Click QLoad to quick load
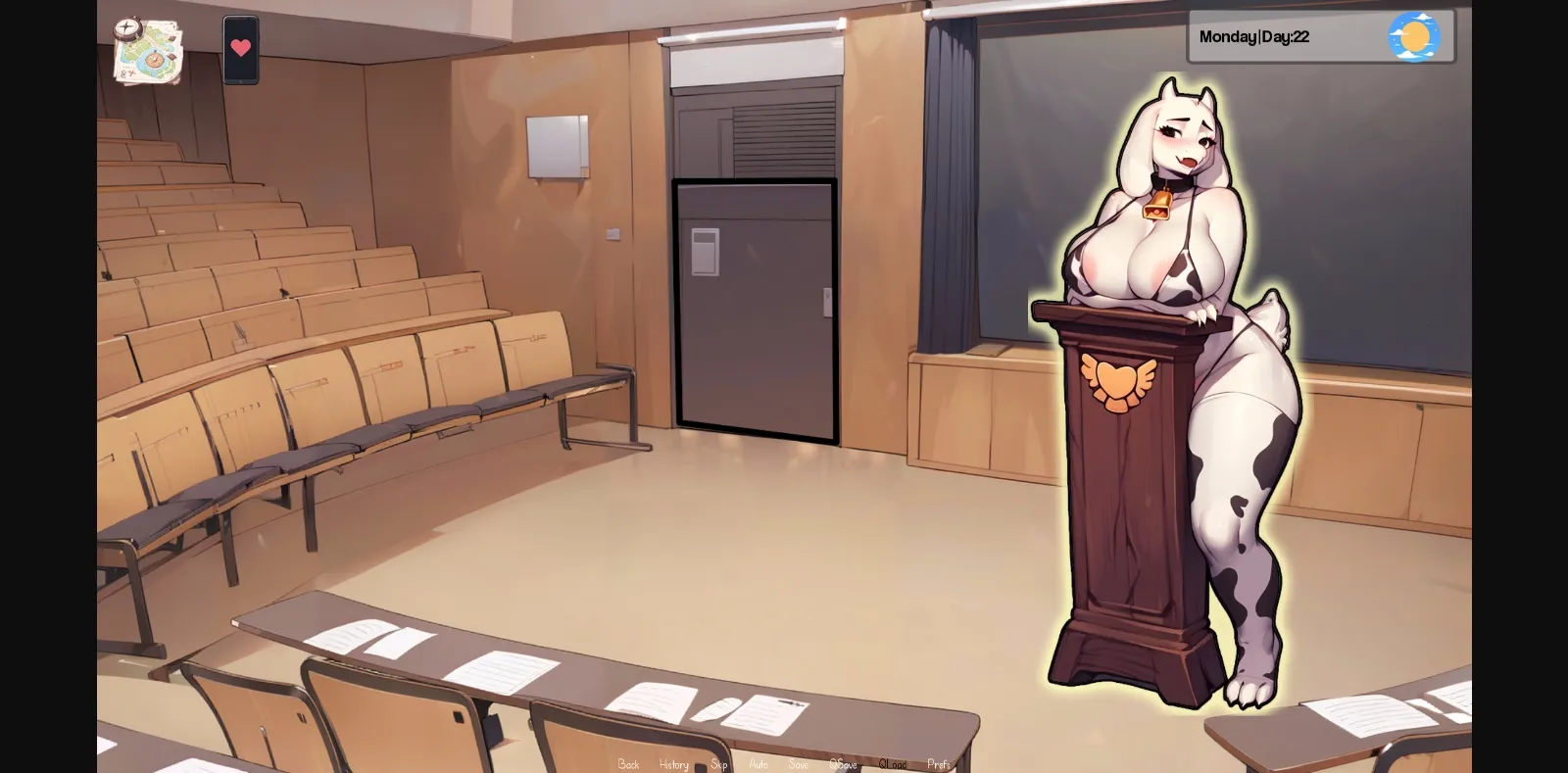 (894, 764)
